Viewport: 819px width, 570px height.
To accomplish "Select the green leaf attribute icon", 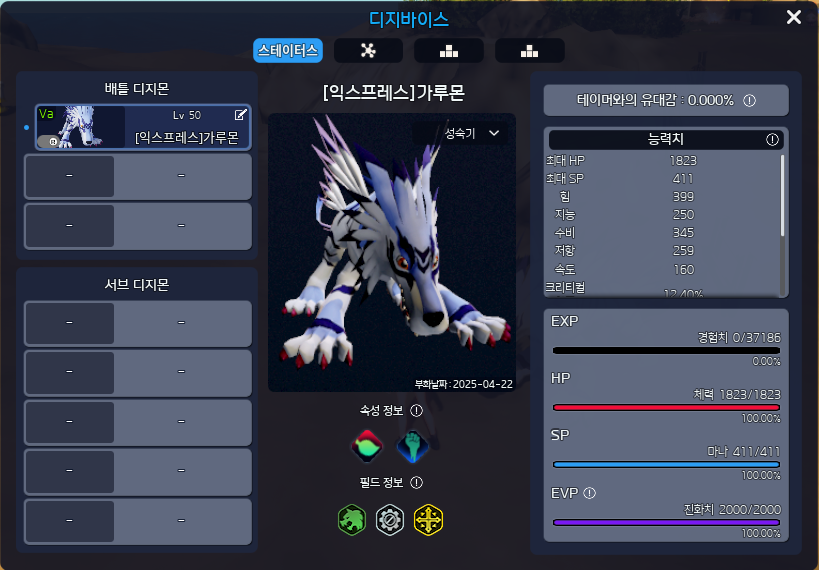I will (367, 446).
